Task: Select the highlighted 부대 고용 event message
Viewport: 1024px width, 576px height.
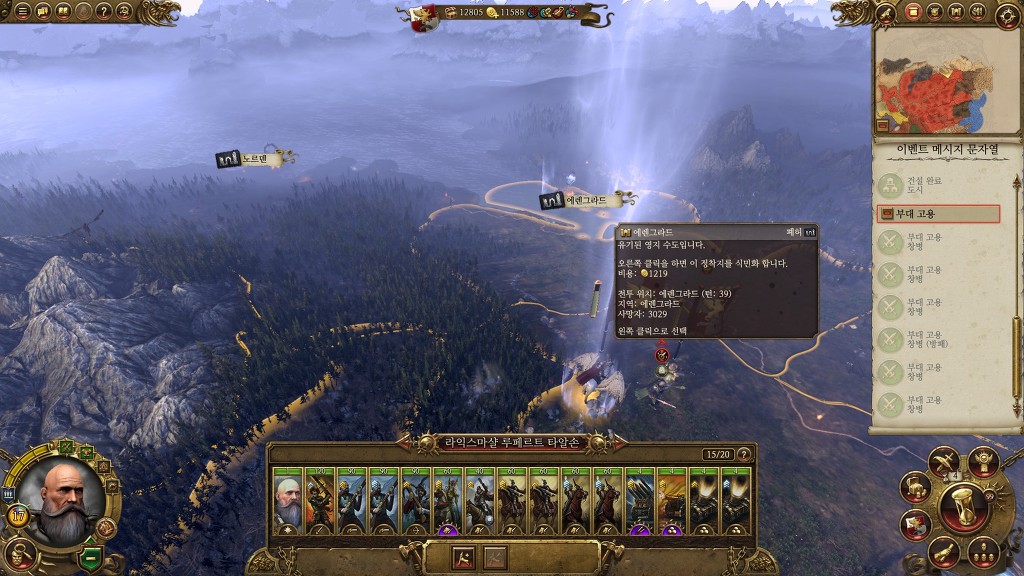Action: (x=938, y=214)
